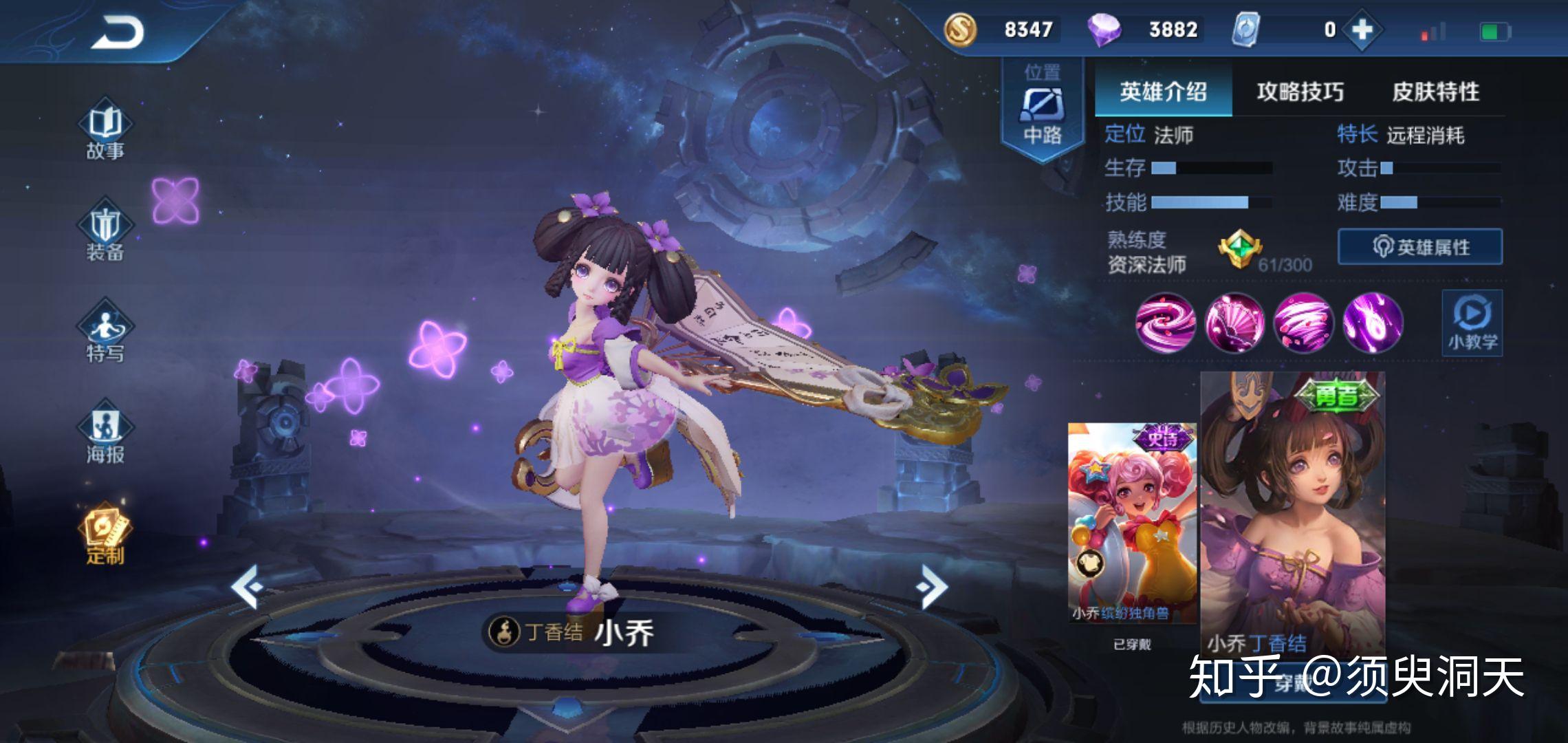
Task: Watch the 小教学 tutorial video
Action: (1472, 323)
